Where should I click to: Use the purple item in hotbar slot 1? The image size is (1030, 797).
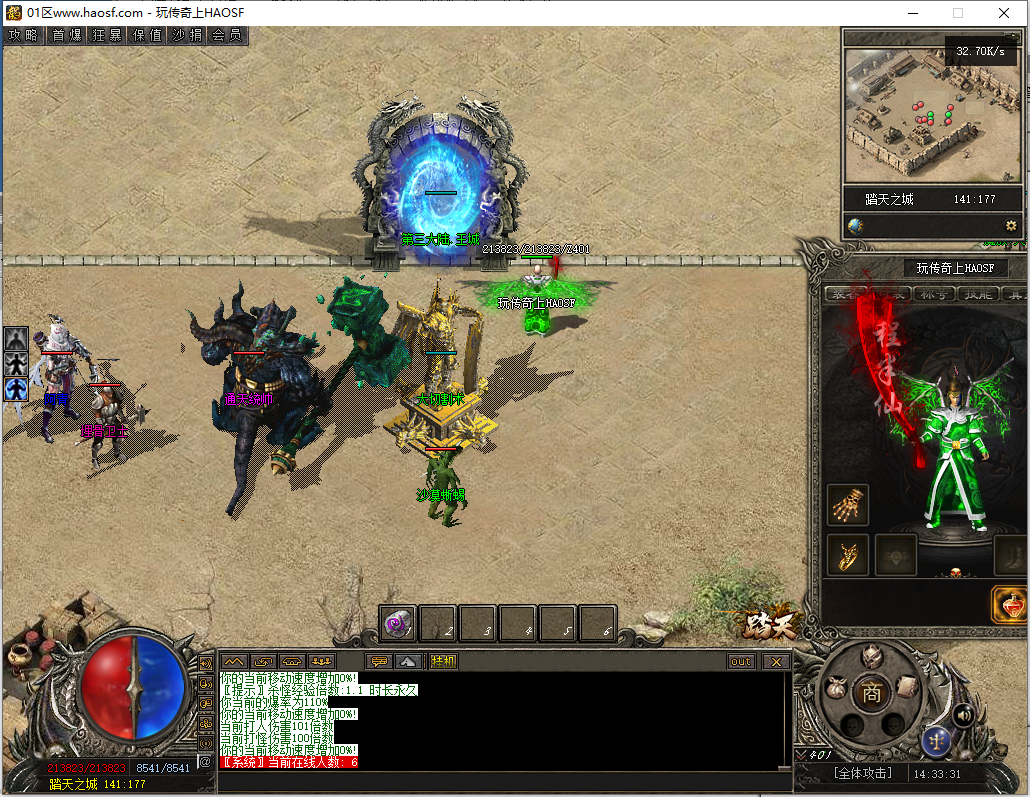pyautogui.click(x=398, y=623)
